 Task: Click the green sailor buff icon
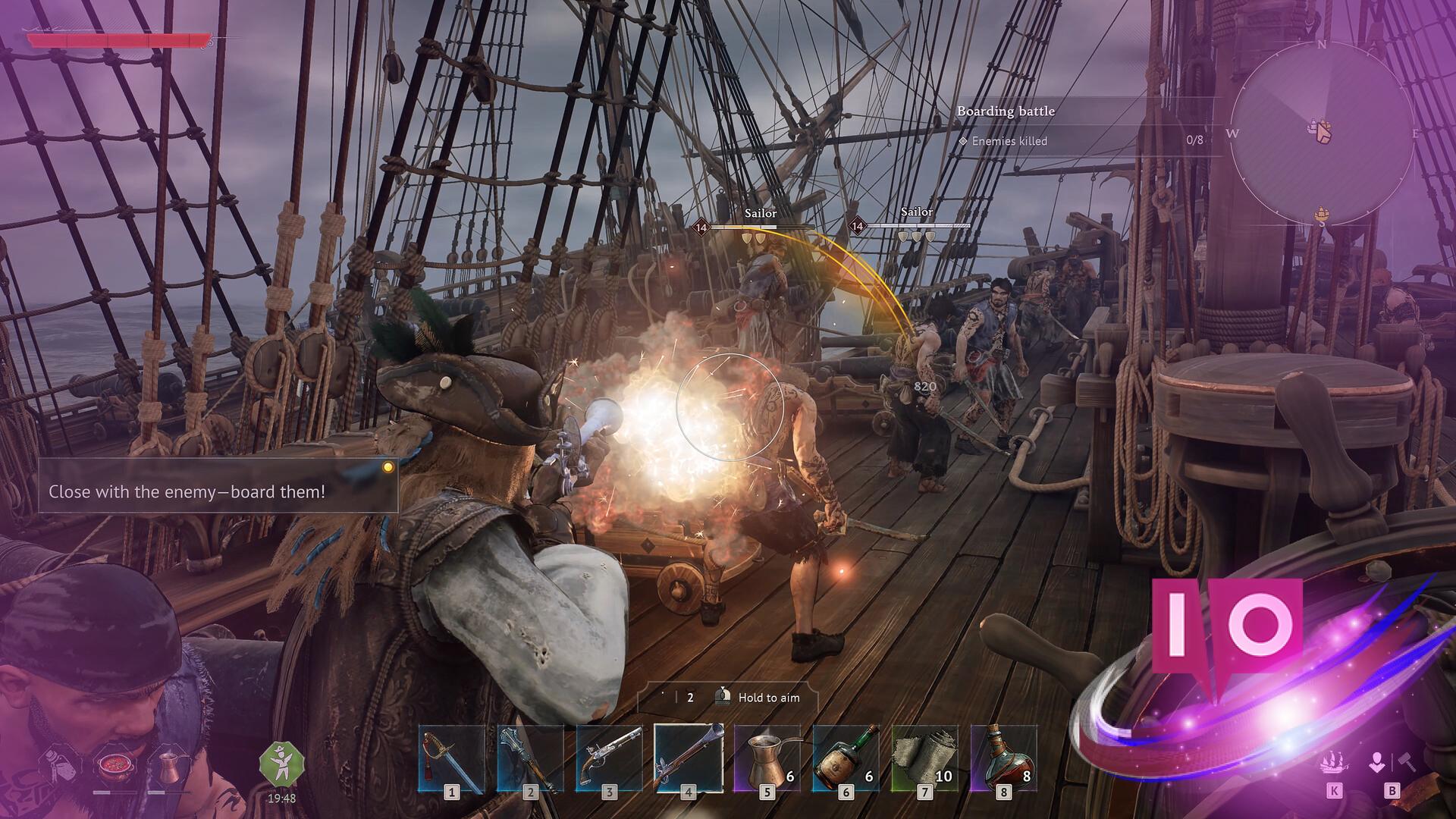(281, 764)
